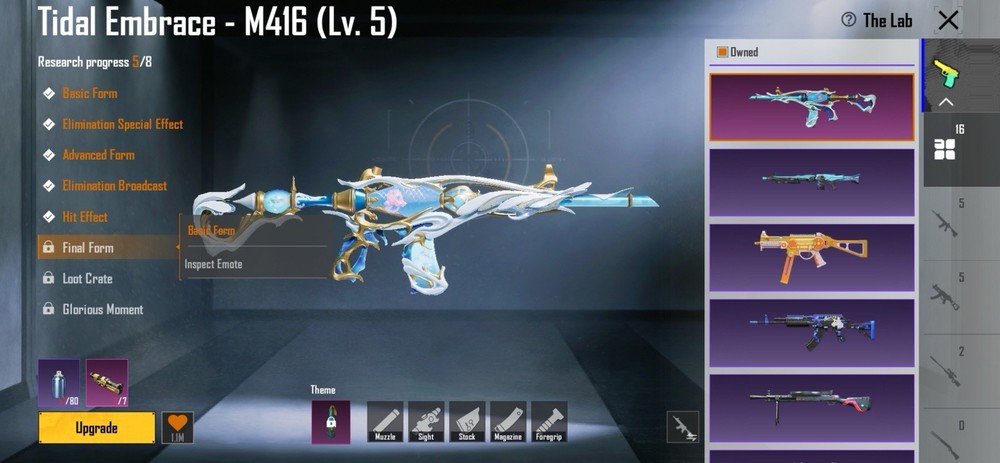View the locked Loot Crate entry

coord(87,279)
